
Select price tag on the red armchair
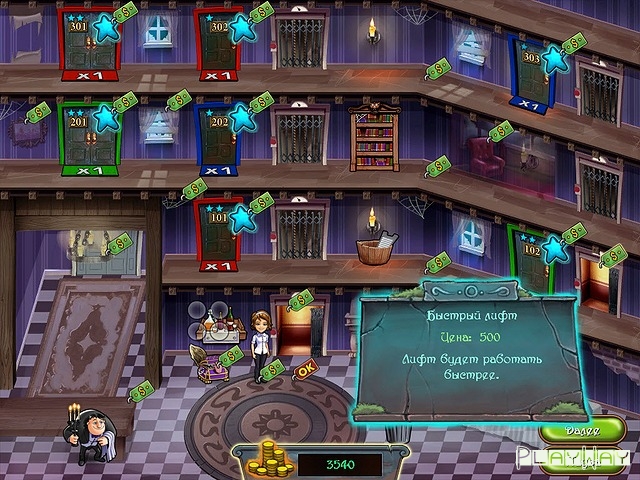tap(500, 131)
